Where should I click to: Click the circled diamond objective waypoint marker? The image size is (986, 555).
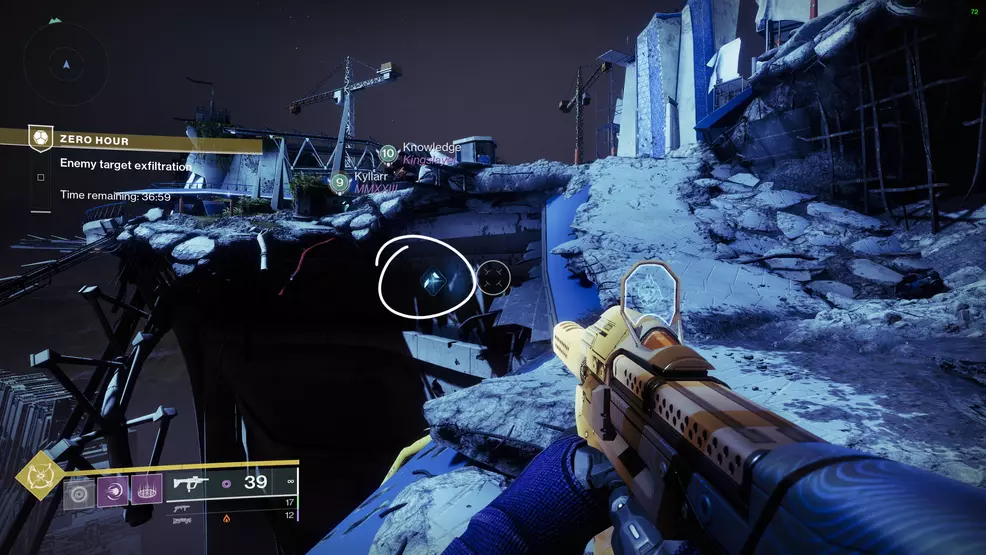click(x=434, y=282)
